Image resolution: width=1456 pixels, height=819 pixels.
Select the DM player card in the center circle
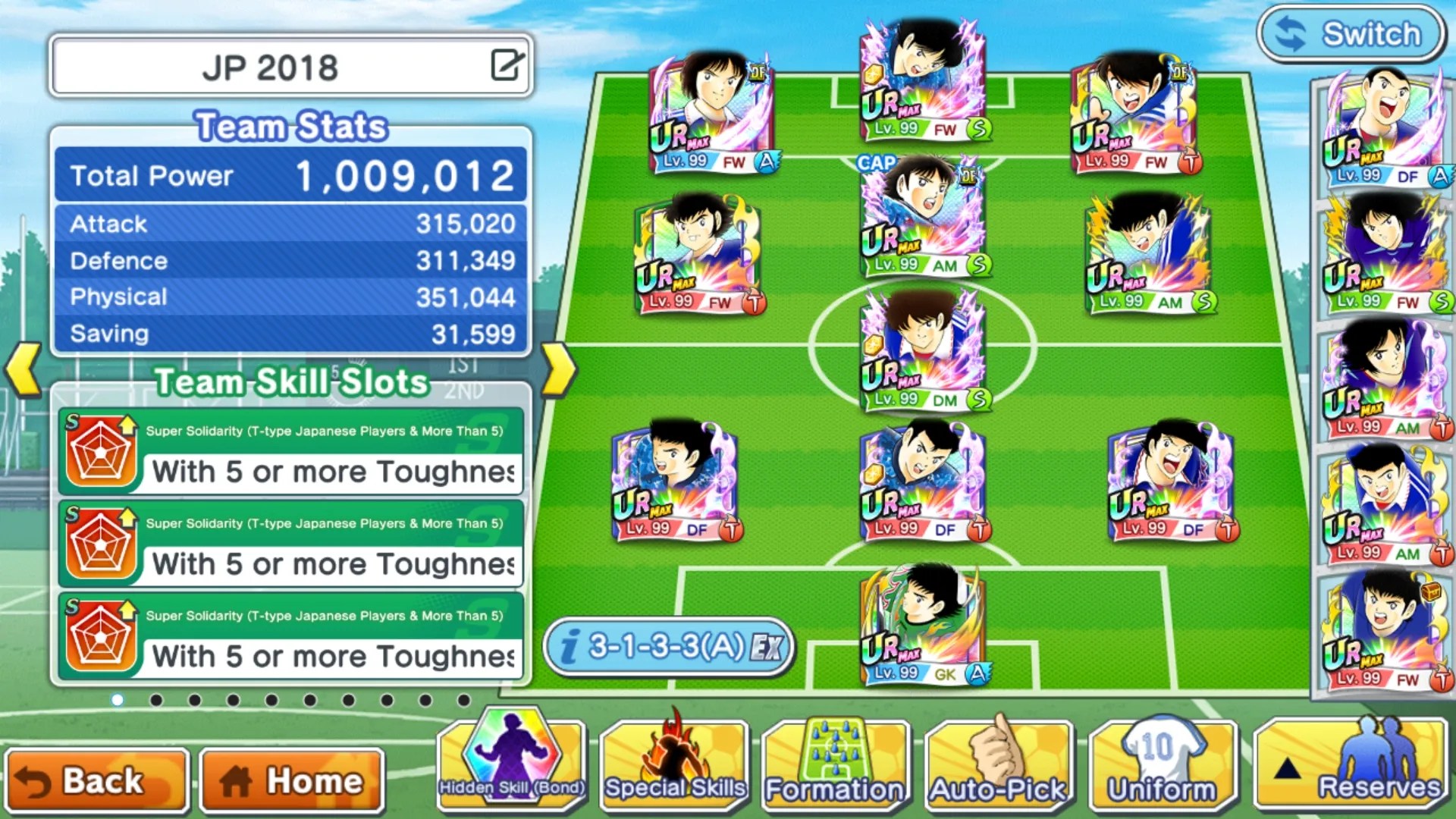(922, 350)
